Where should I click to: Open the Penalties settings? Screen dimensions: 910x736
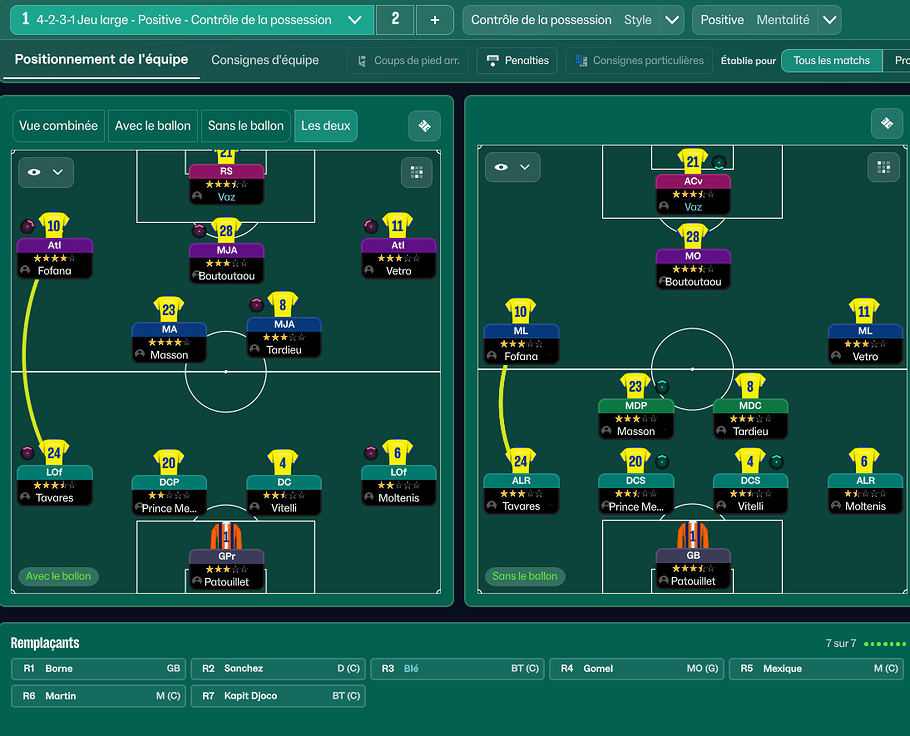point(517,61)
